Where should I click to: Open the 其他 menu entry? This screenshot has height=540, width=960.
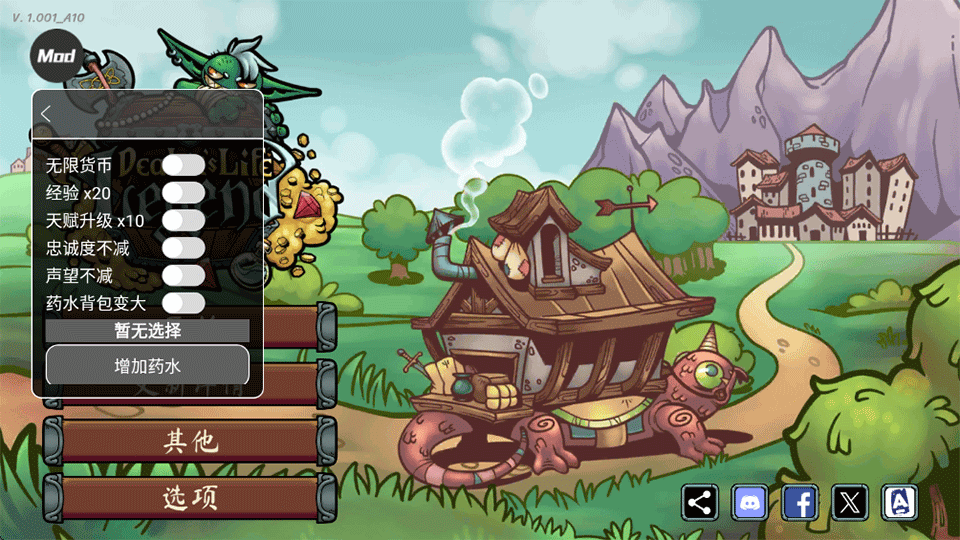[191, 441]
